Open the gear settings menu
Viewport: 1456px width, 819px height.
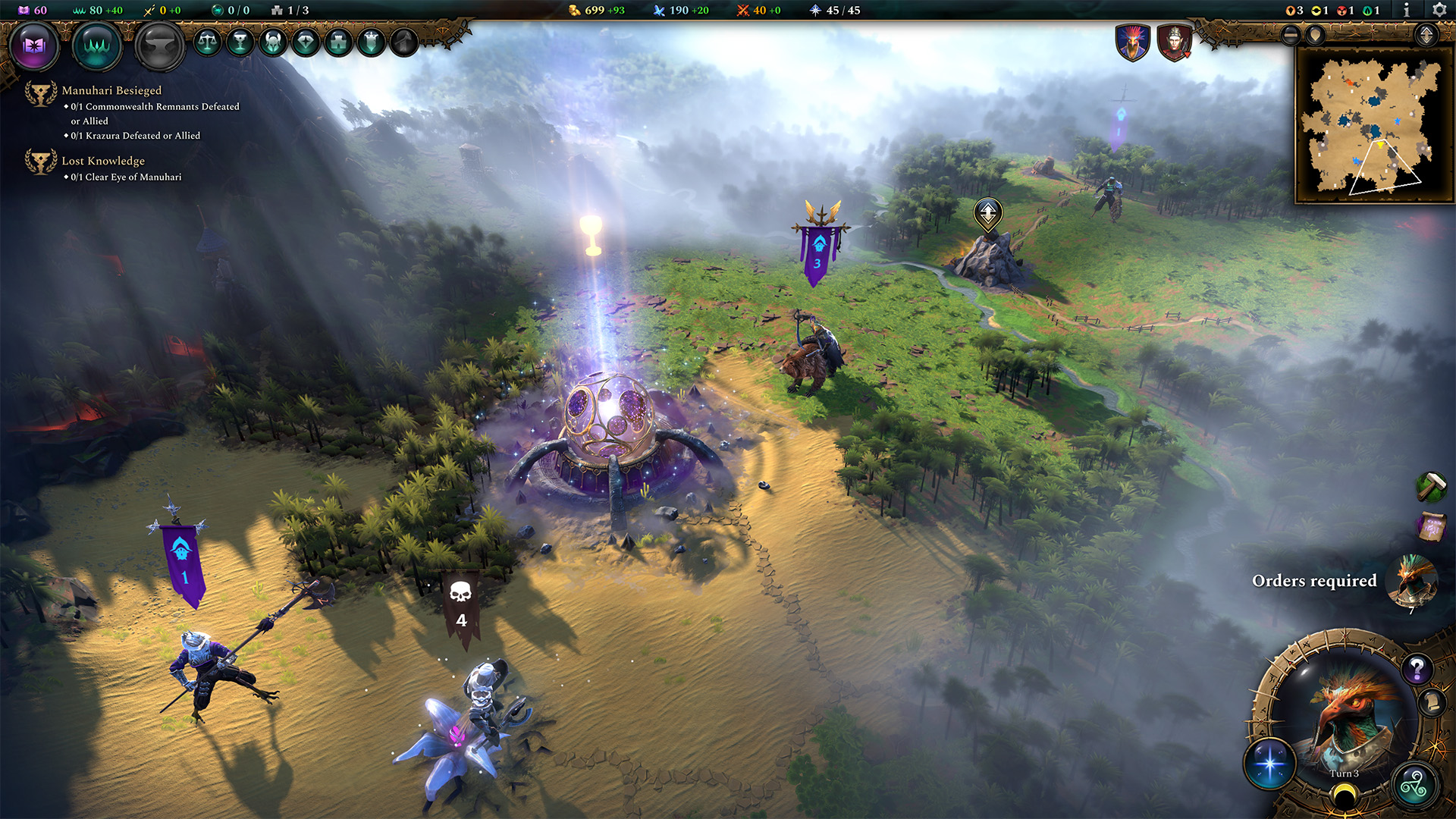1439,10
